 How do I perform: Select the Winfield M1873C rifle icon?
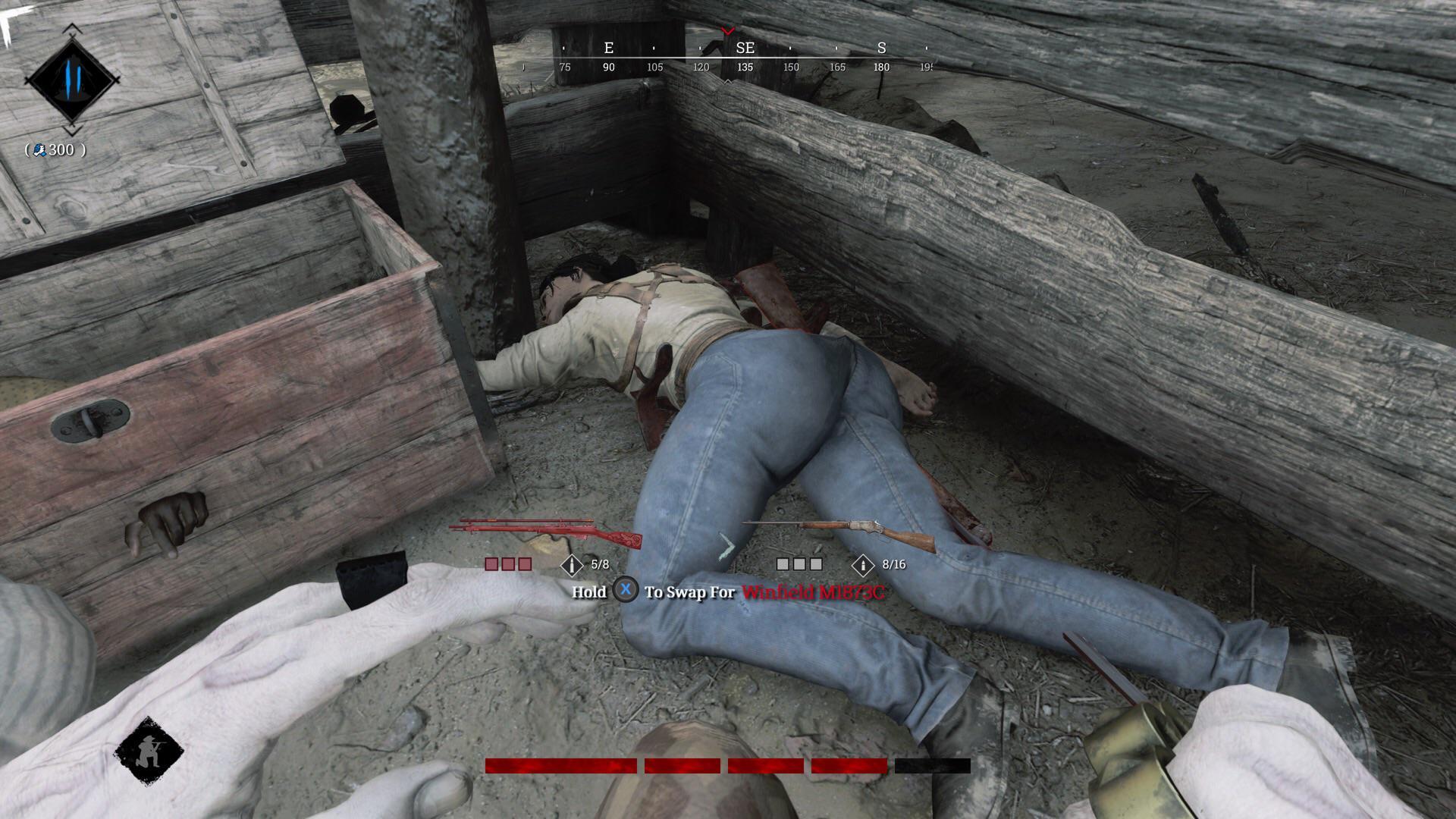click(840, 532)
